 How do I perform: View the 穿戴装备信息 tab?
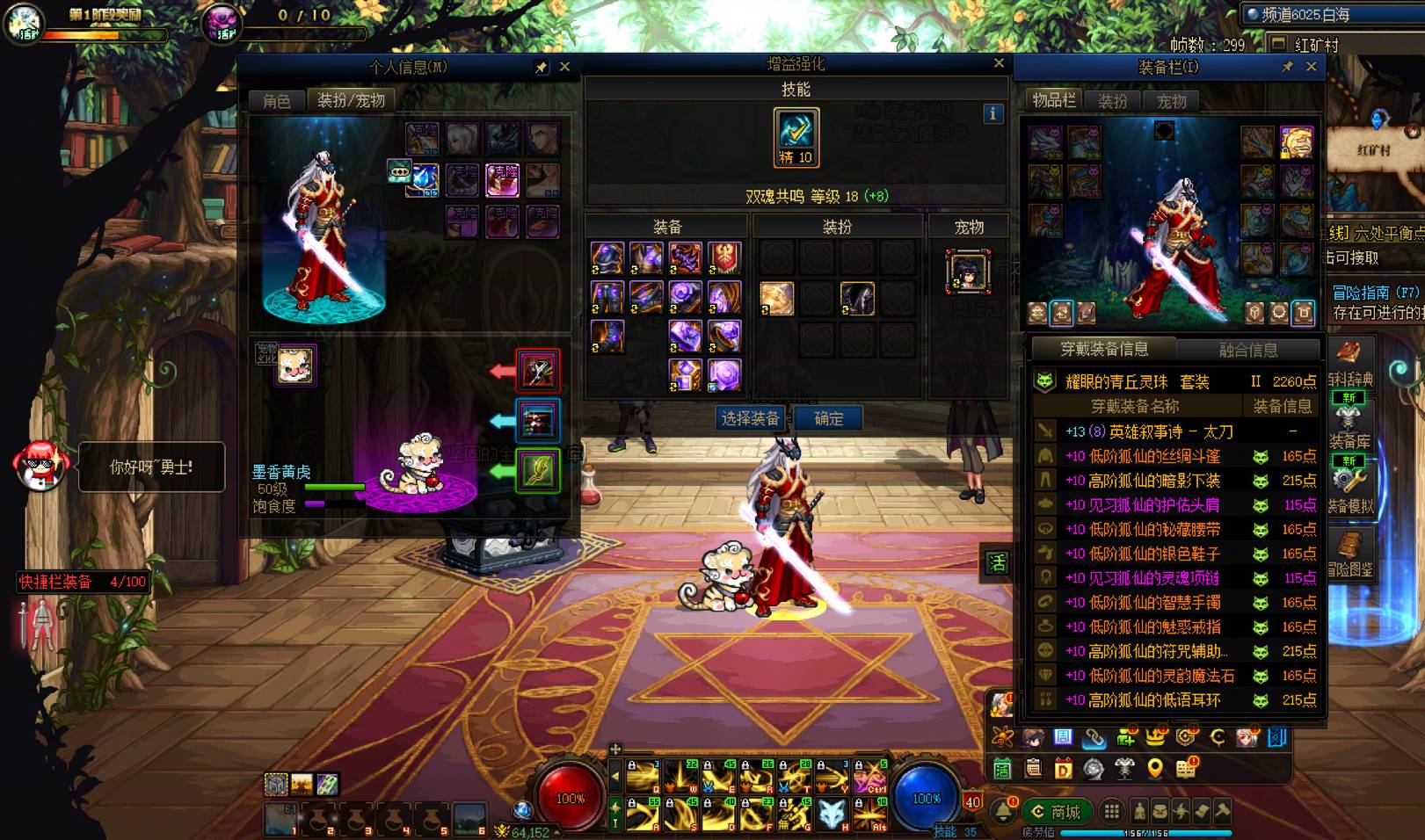(x=1104, y=349)
